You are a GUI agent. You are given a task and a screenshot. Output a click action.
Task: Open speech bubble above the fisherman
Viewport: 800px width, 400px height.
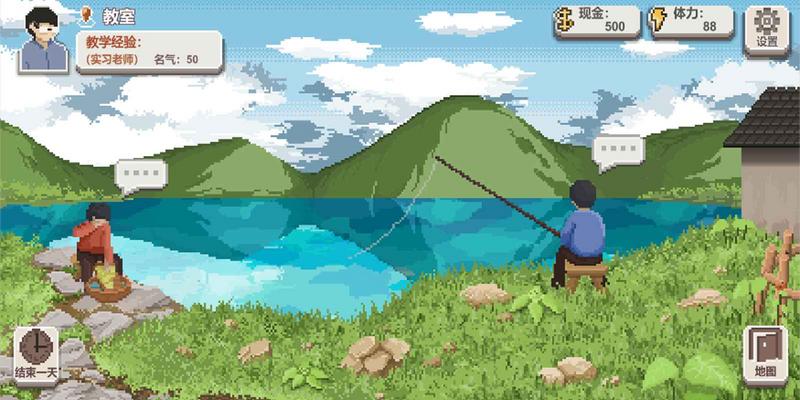click(617, 151)
